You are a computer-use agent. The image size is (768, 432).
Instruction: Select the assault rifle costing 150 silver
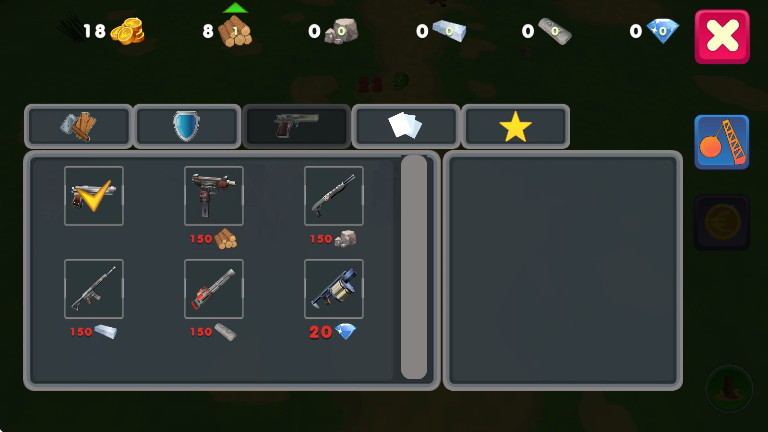(x=94, y=289)
